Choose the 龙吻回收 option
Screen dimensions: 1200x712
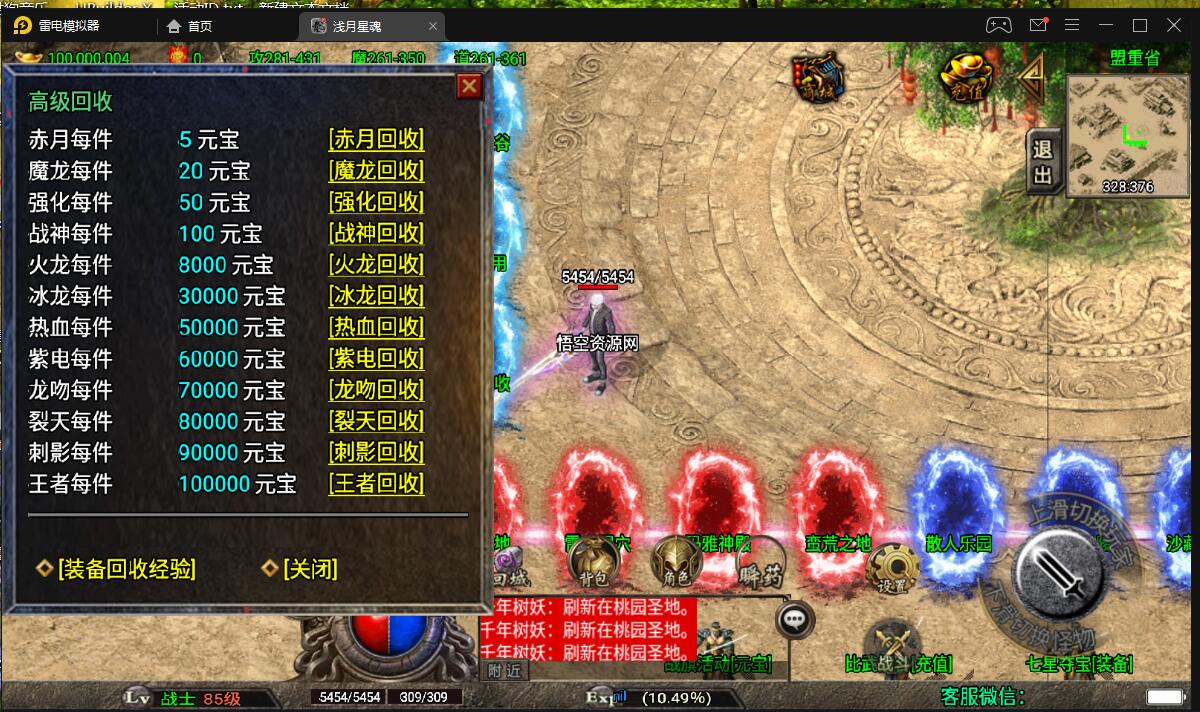[x=376, y=390]
